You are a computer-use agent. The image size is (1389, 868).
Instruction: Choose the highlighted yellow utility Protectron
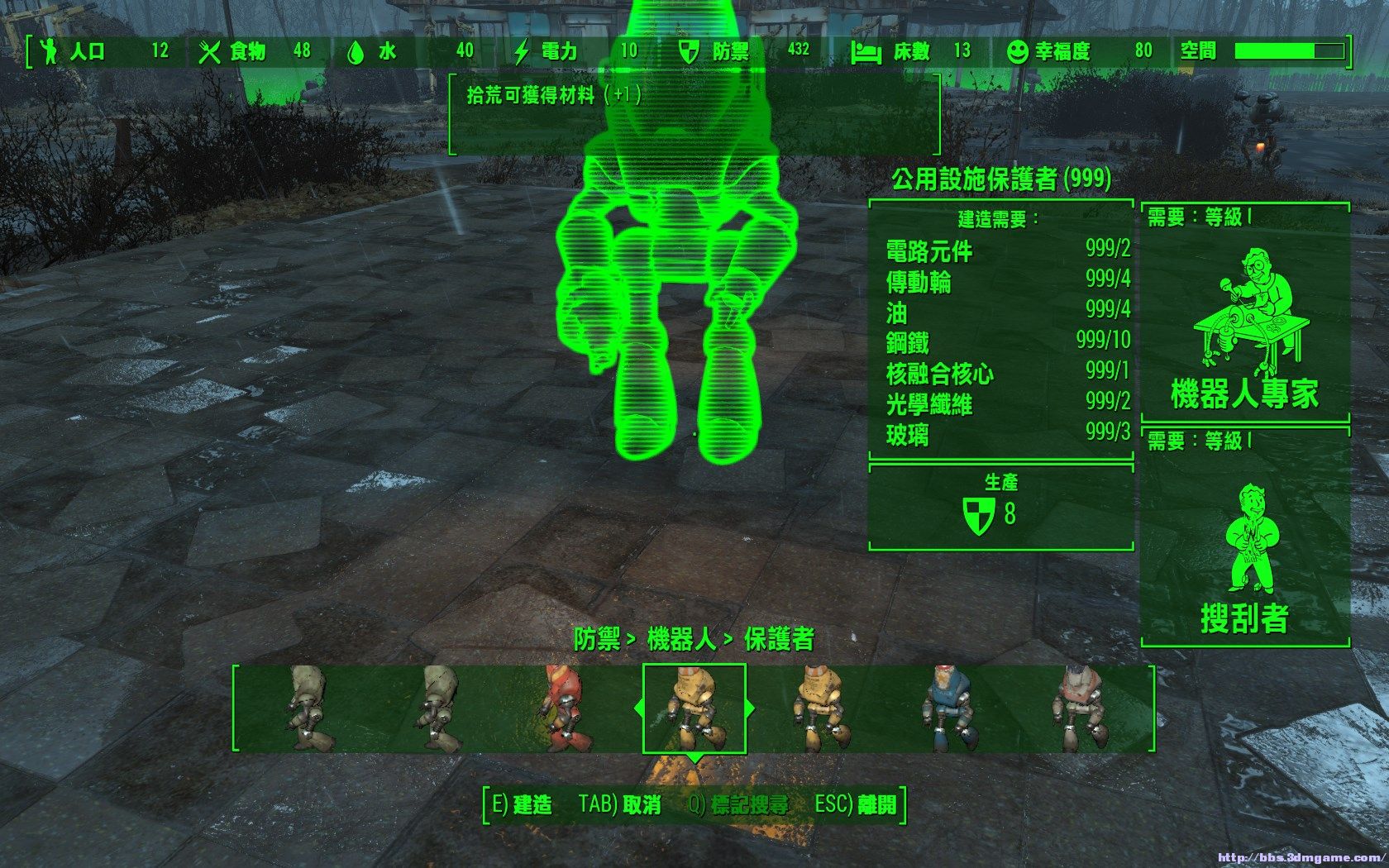(x=694, y=708)
